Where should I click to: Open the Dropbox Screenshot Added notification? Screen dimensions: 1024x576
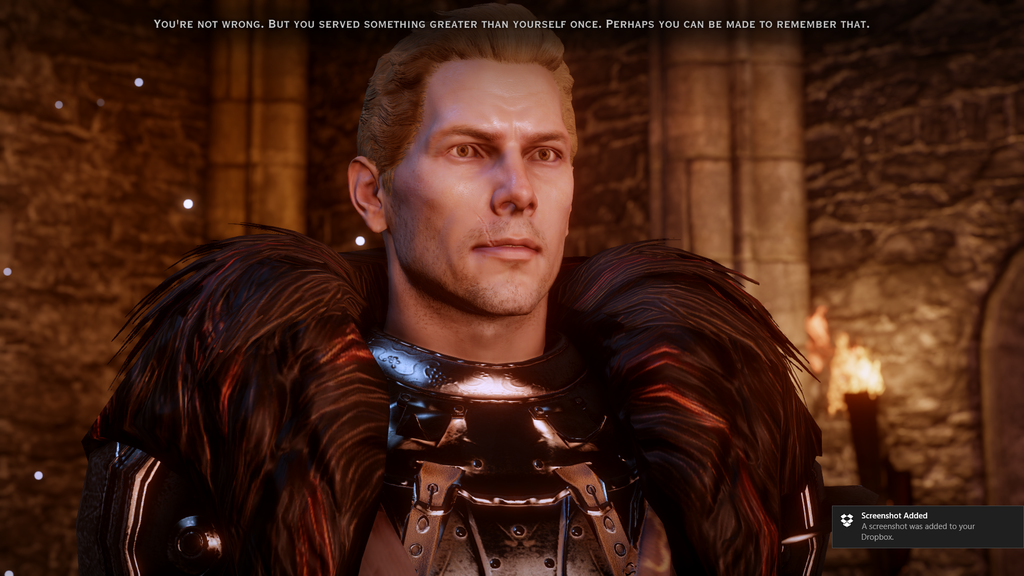pos(926,526)
